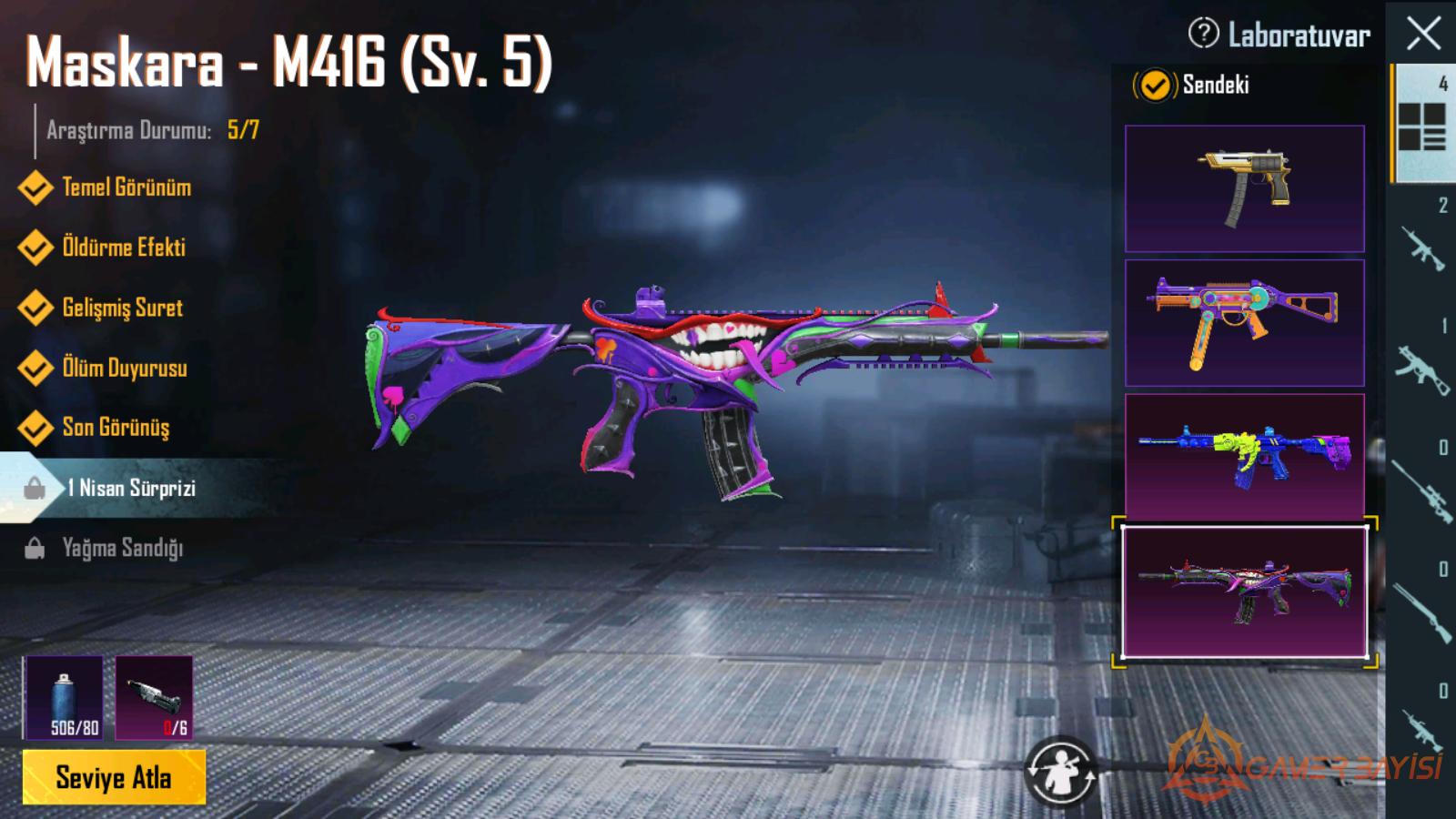Screen dimensions: 1456x819
Task: Select Temel Görünüm upgrade stage
Action: coord(126,187)
